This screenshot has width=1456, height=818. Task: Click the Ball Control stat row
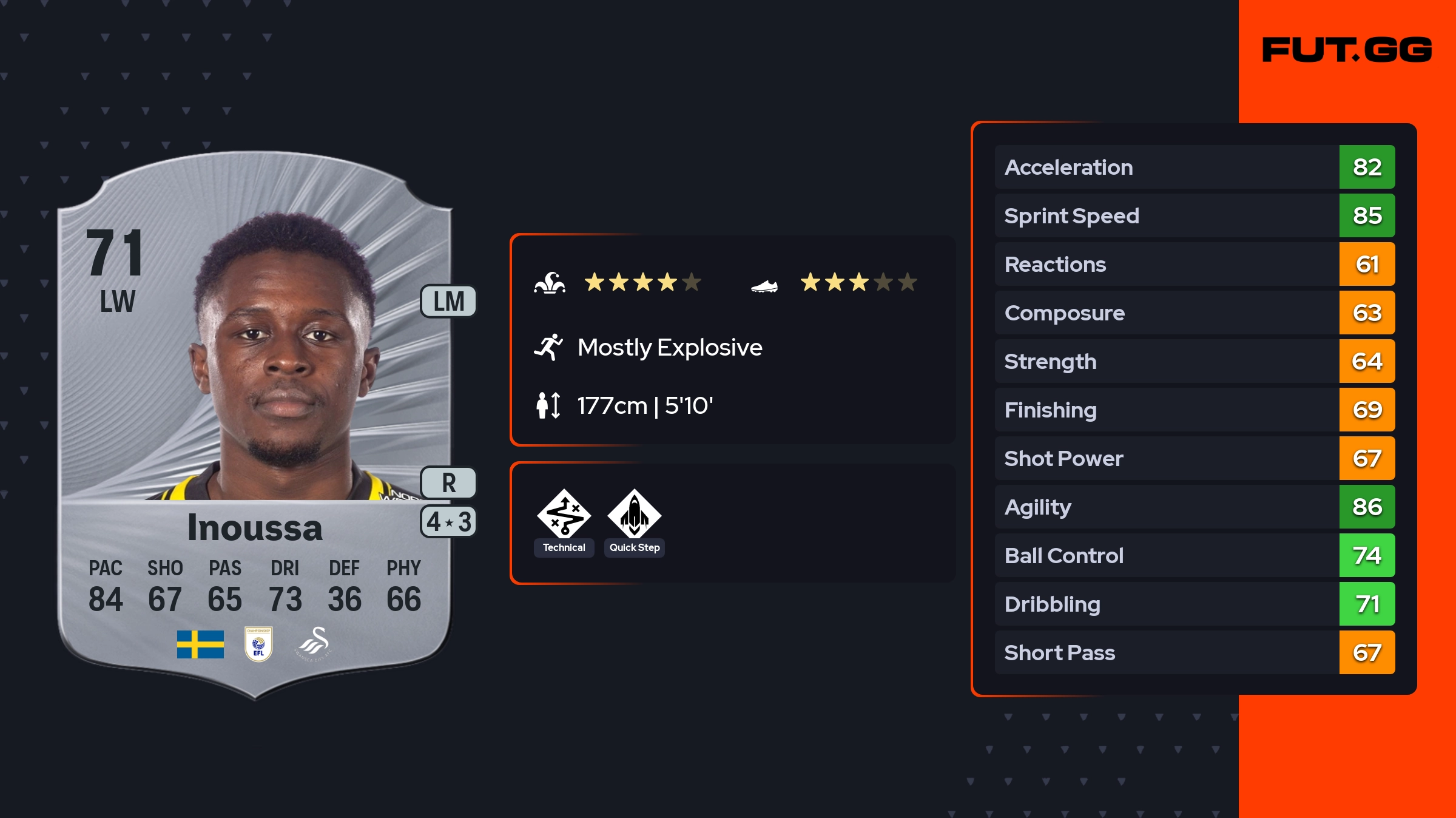pos(1194,555)
